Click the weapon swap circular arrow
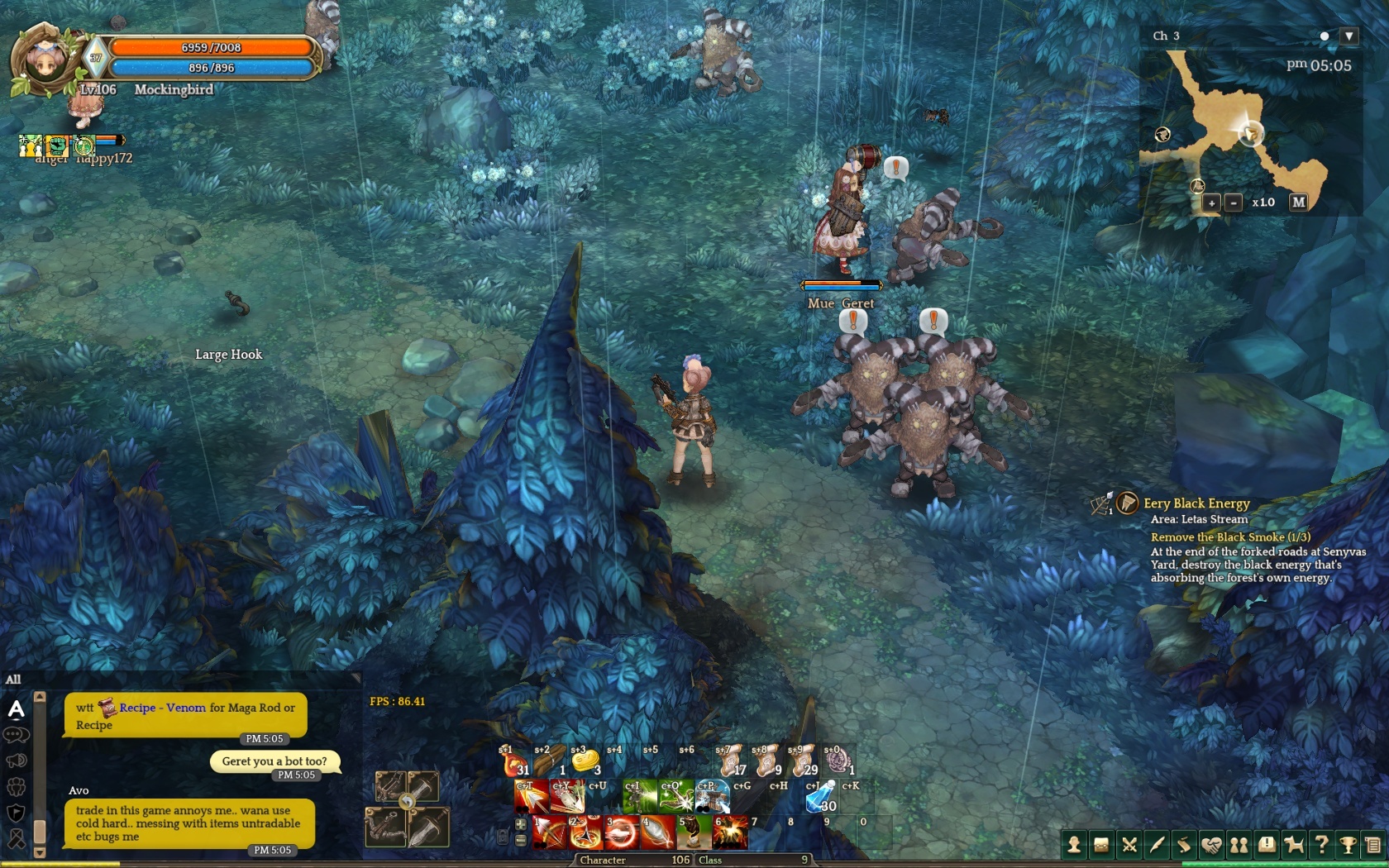The width and height of the screenshot is (1389, 868). 407,801
